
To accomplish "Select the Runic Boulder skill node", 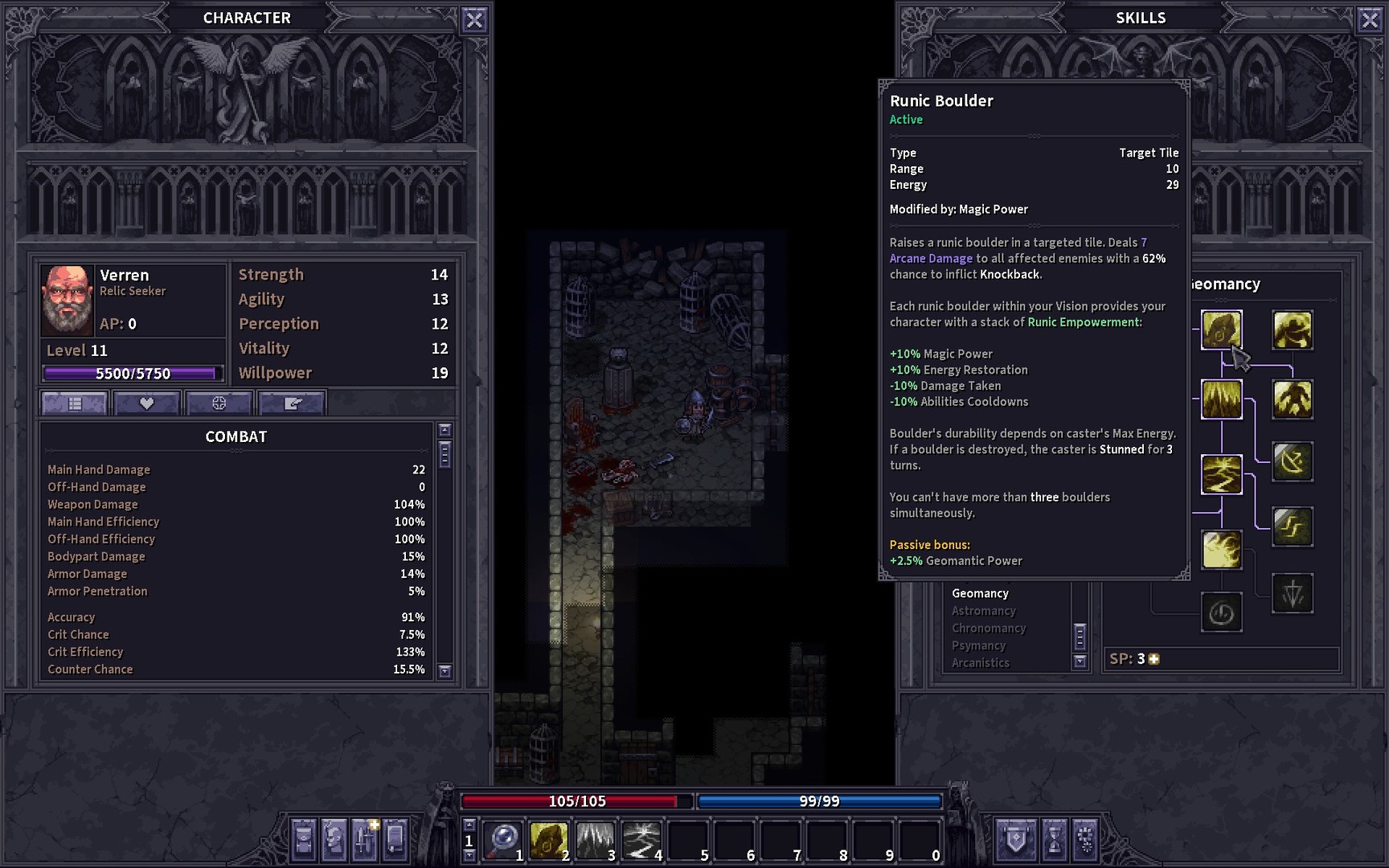I will (x=1221, y=330).
